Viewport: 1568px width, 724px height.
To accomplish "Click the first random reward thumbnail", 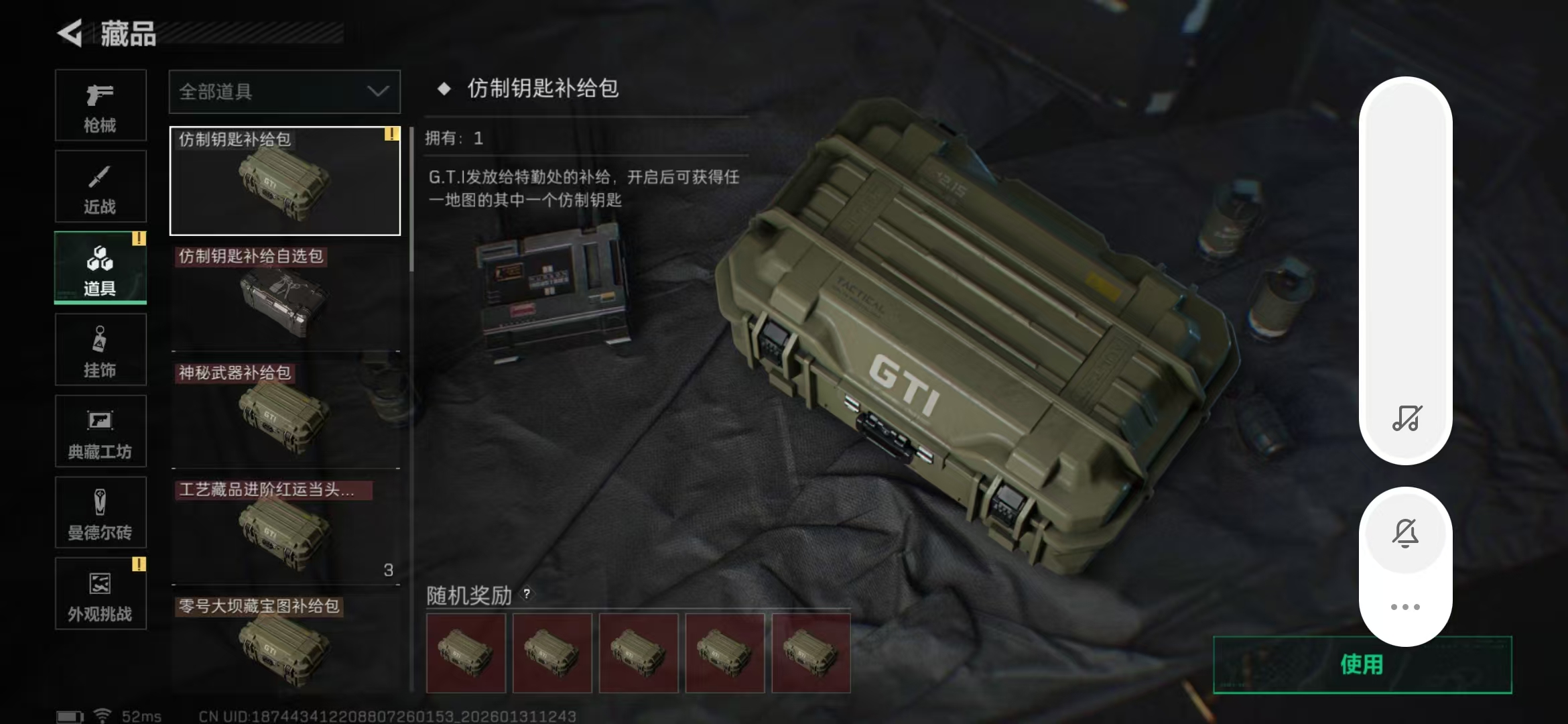I will 466,652.
